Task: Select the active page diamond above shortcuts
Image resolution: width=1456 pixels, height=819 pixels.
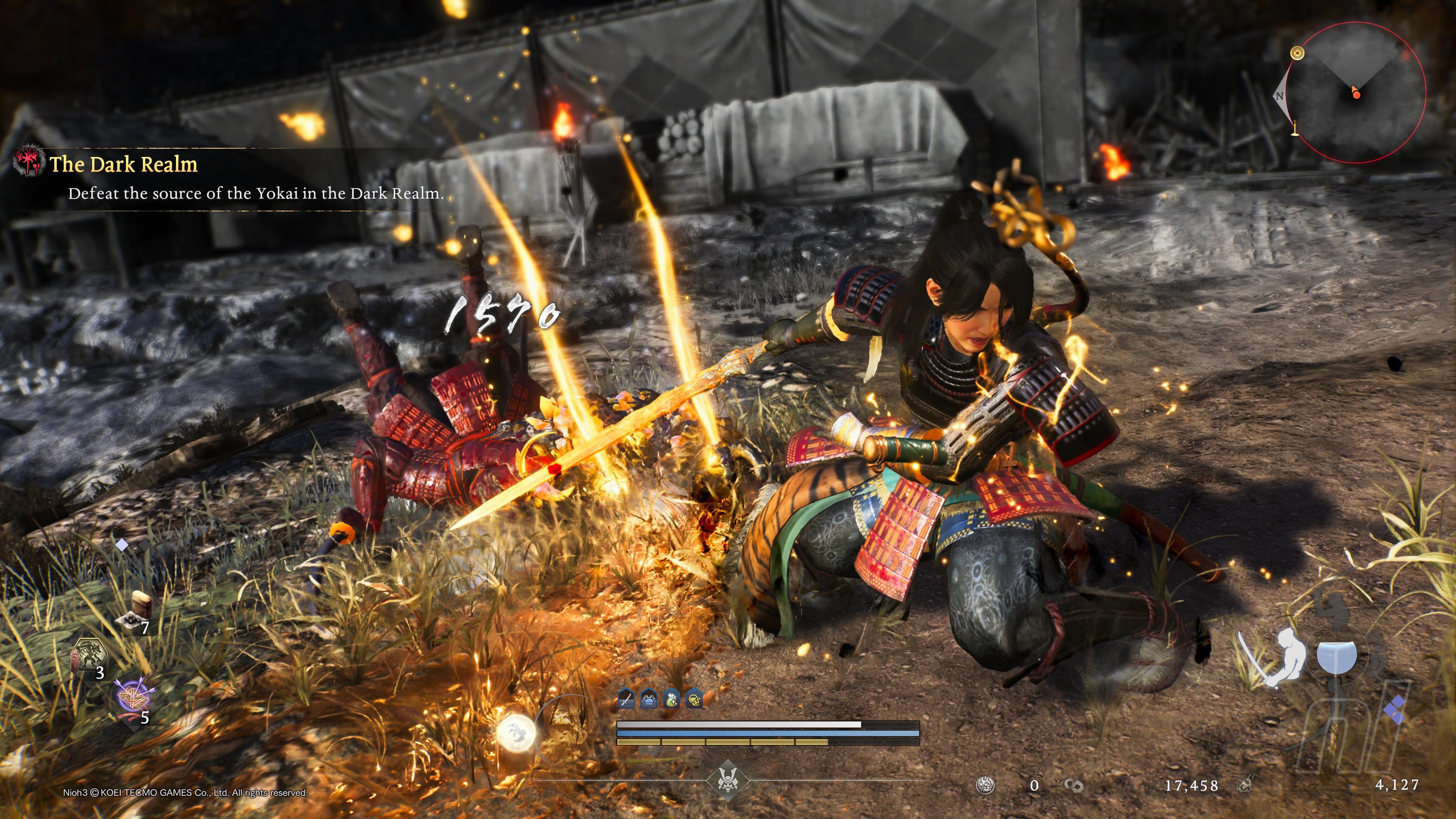Action: click(x=122, y=545)
